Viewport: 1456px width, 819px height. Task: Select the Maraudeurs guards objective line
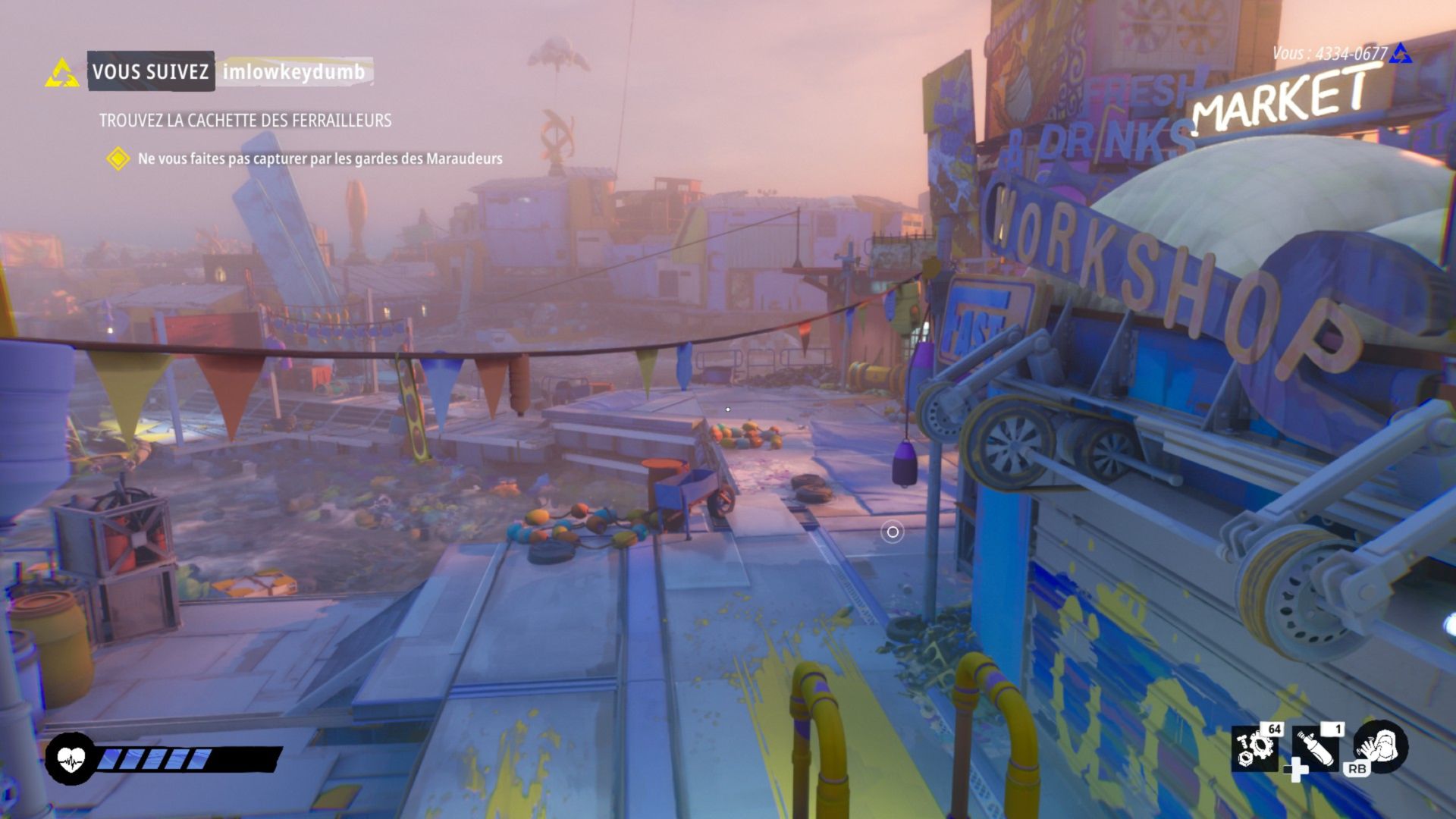click(x=319, y=158)
